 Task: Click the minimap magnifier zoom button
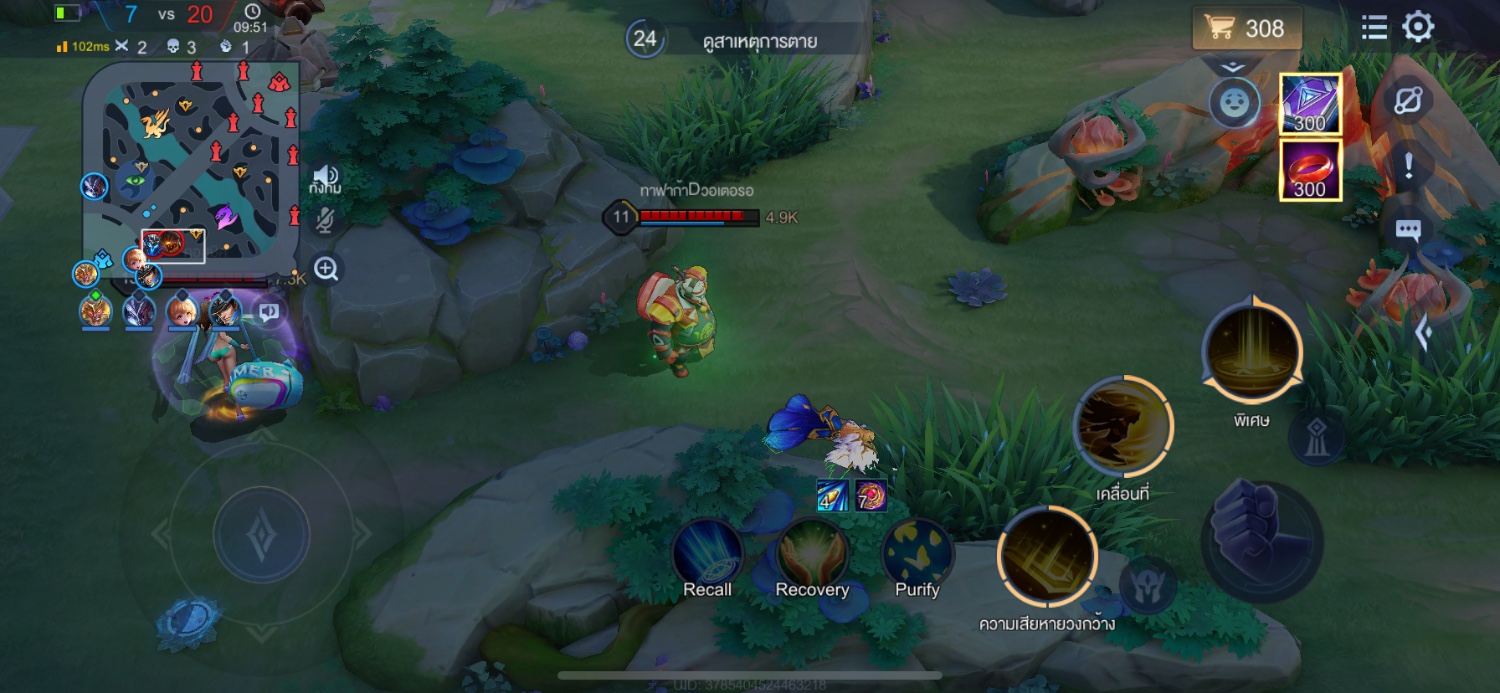326,268
